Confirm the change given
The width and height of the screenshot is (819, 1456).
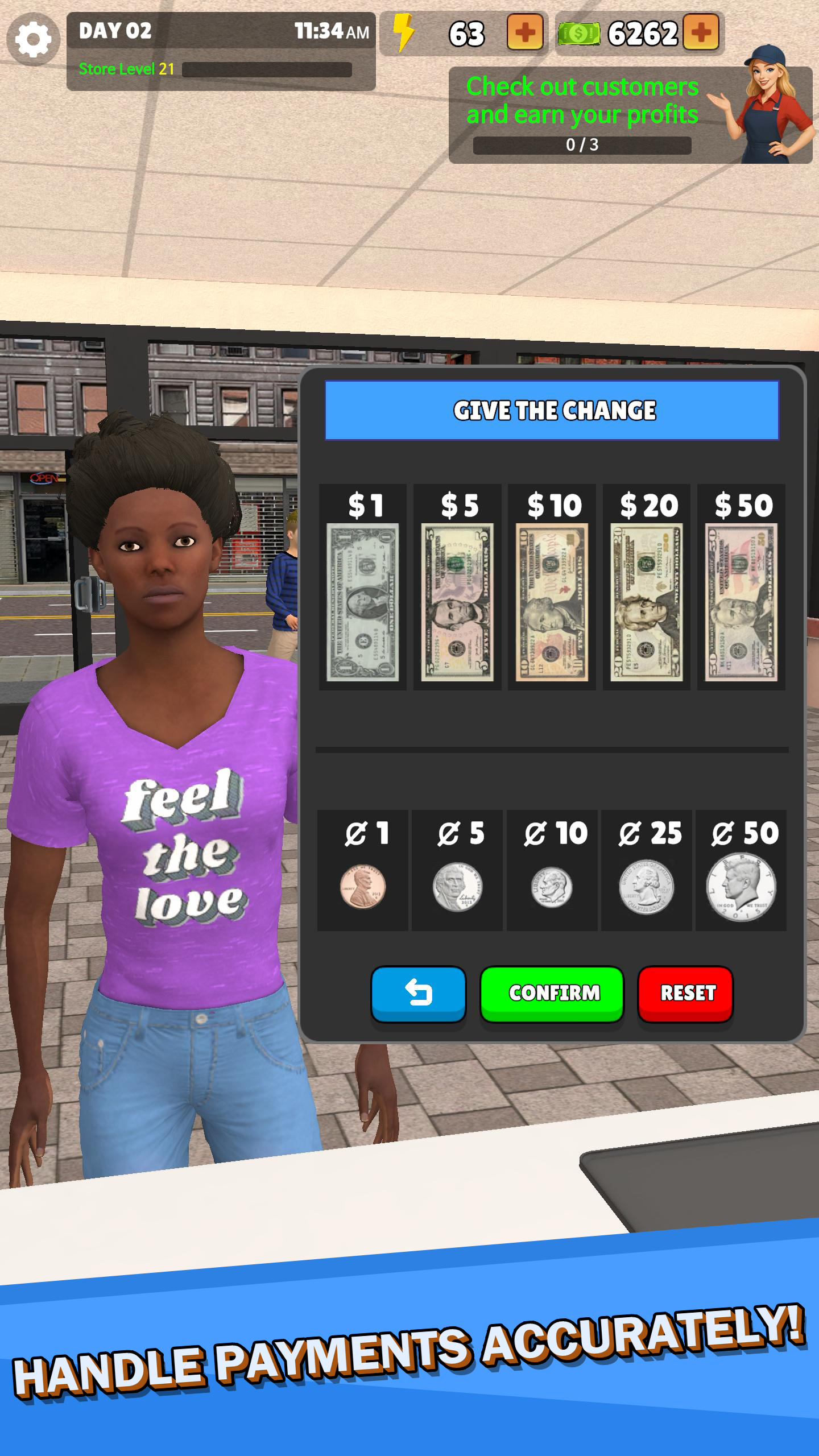tap(552, 993)
